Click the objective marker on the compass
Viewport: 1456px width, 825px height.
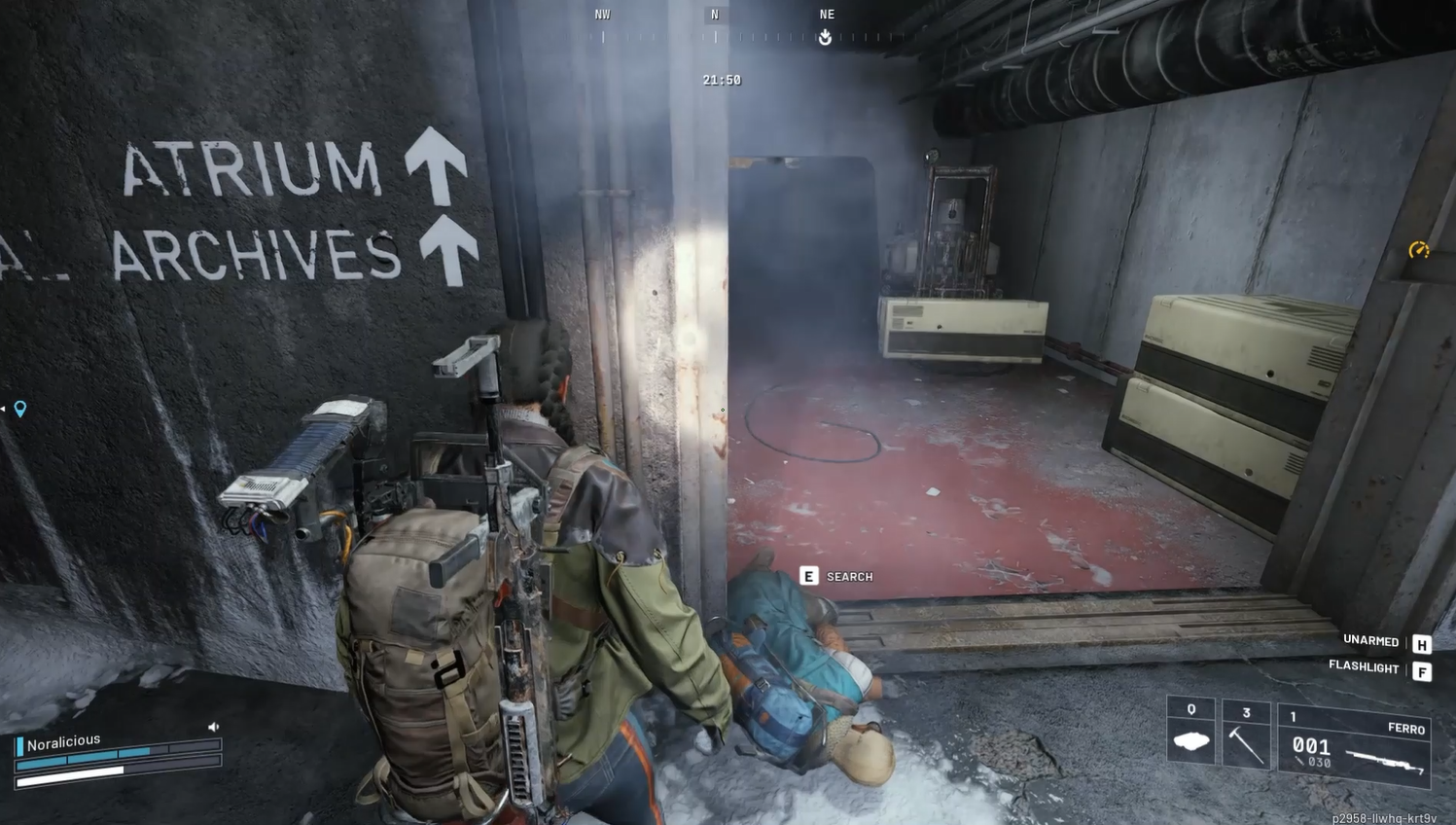(825, 37)
